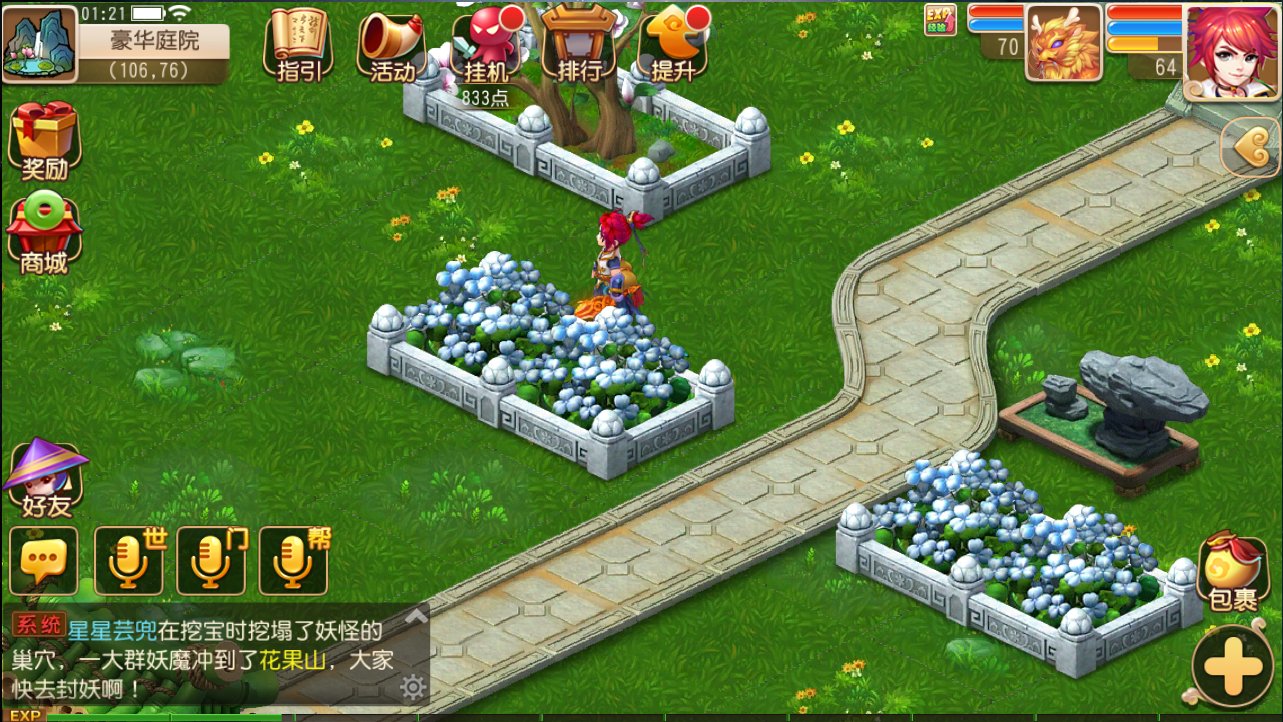Activate the 世 world voice channel microphone
This screenshot has height=722, width=1283.
(x=128, y=562)
